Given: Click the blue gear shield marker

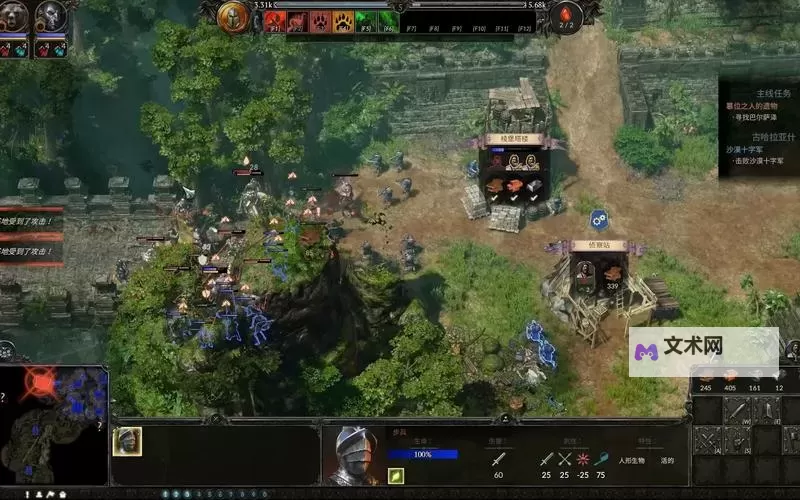Looking at the screenshot, I should click(x=599, y=218).
